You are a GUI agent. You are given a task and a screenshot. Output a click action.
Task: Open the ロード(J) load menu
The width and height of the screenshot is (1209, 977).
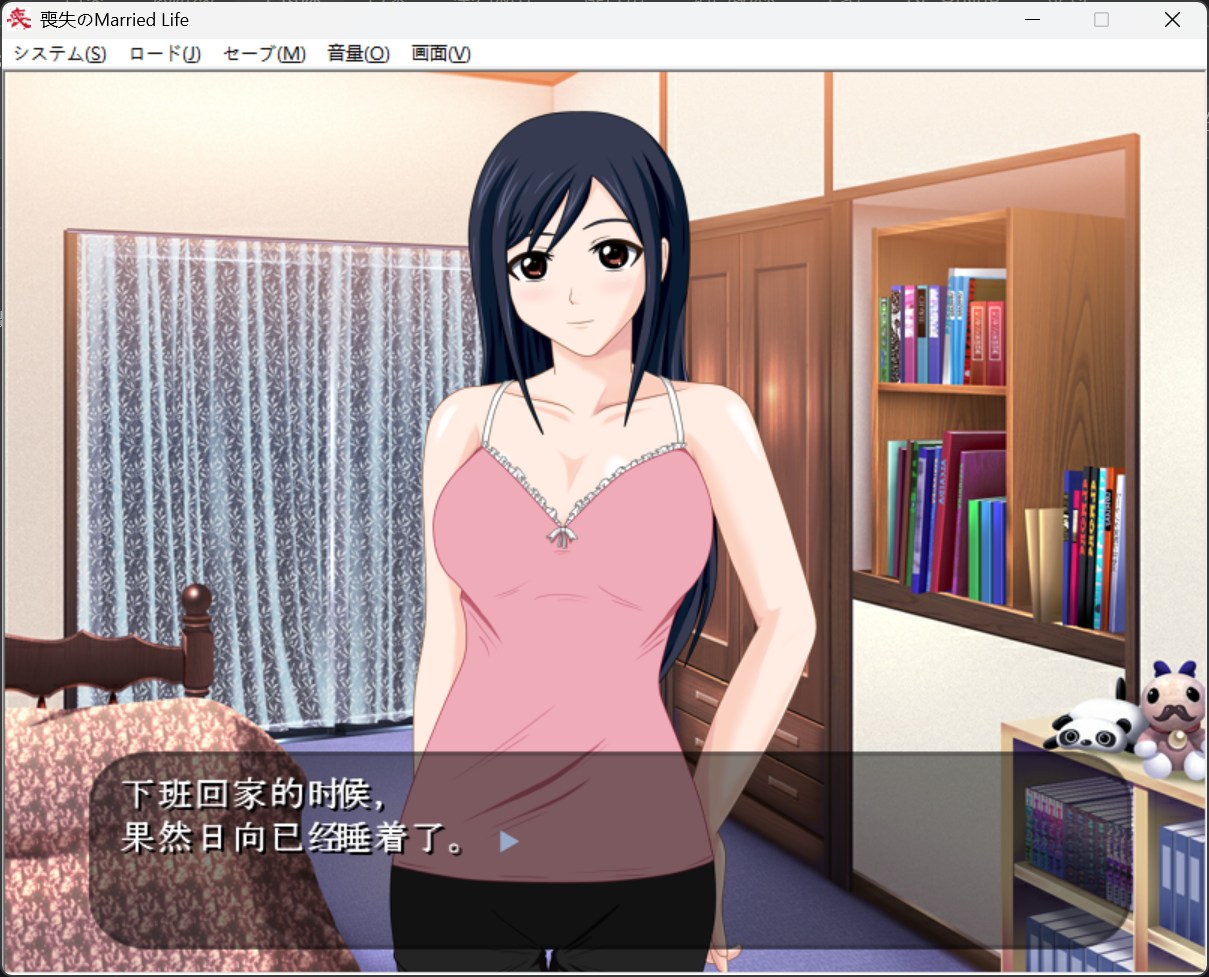pyautogui.click(x=165, y=54)
